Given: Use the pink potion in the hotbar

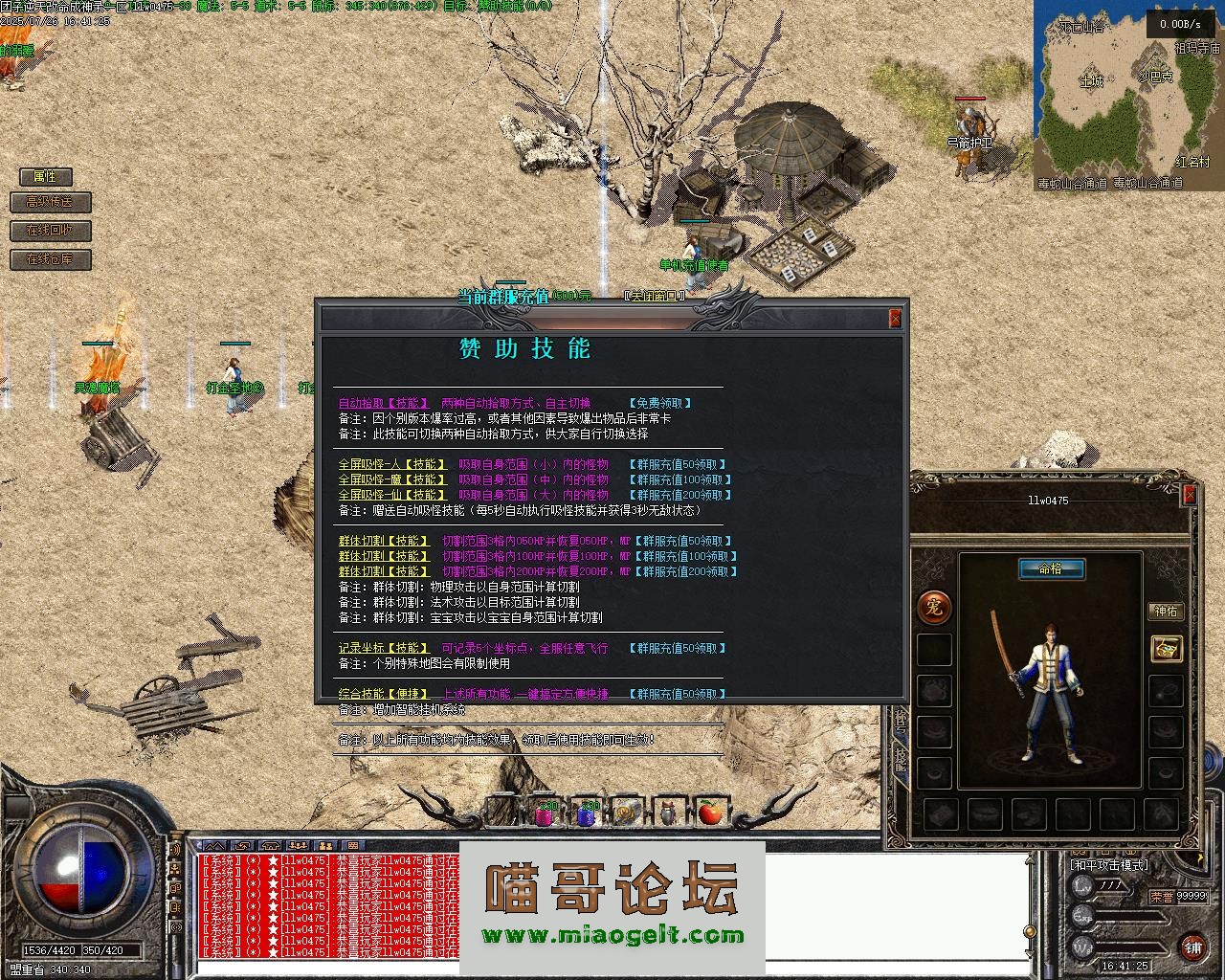Looking at the screenshot, I should (546, 813).
